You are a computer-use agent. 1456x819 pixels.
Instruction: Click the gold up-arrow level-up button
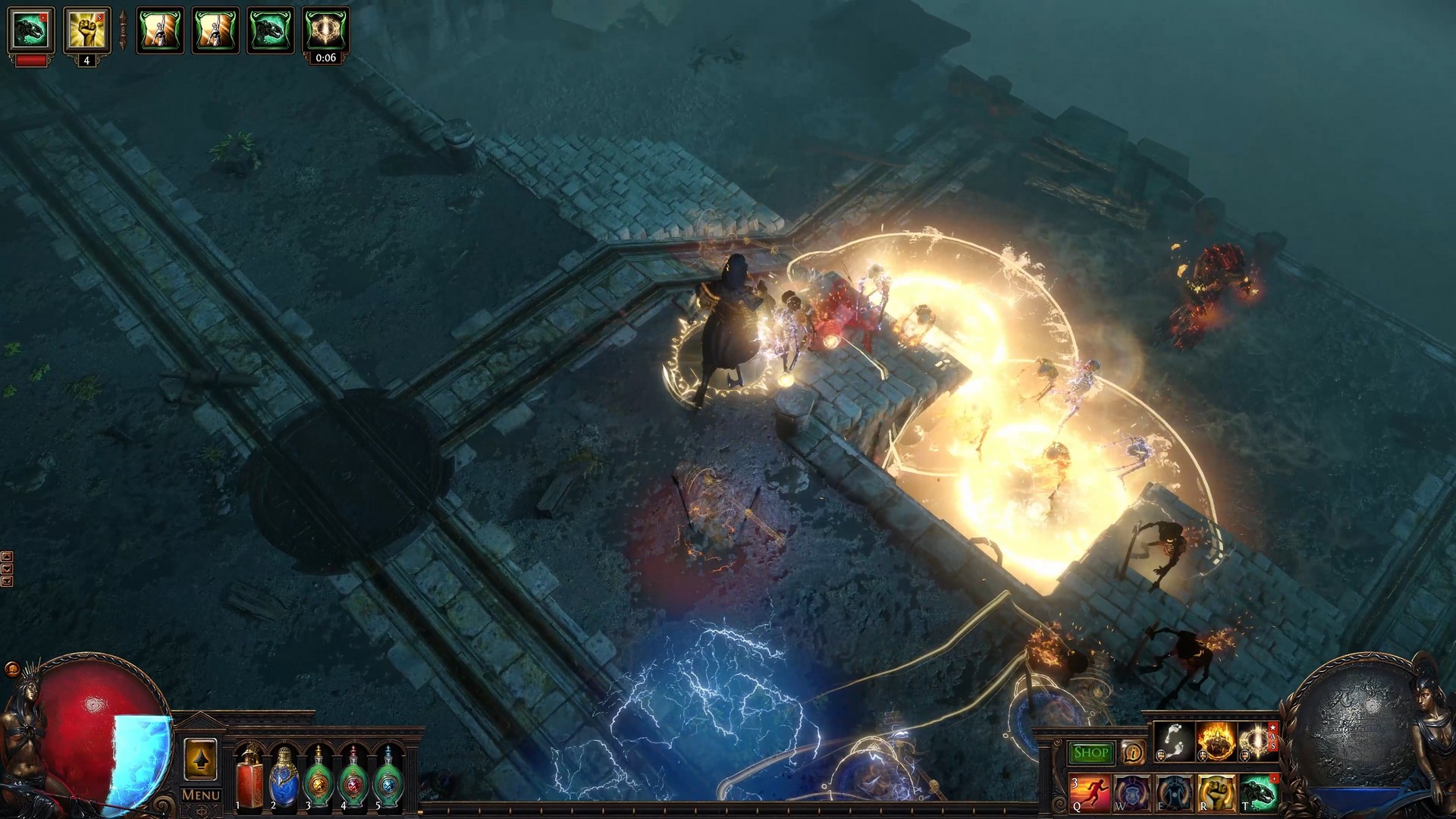click(x=200, y=759)
